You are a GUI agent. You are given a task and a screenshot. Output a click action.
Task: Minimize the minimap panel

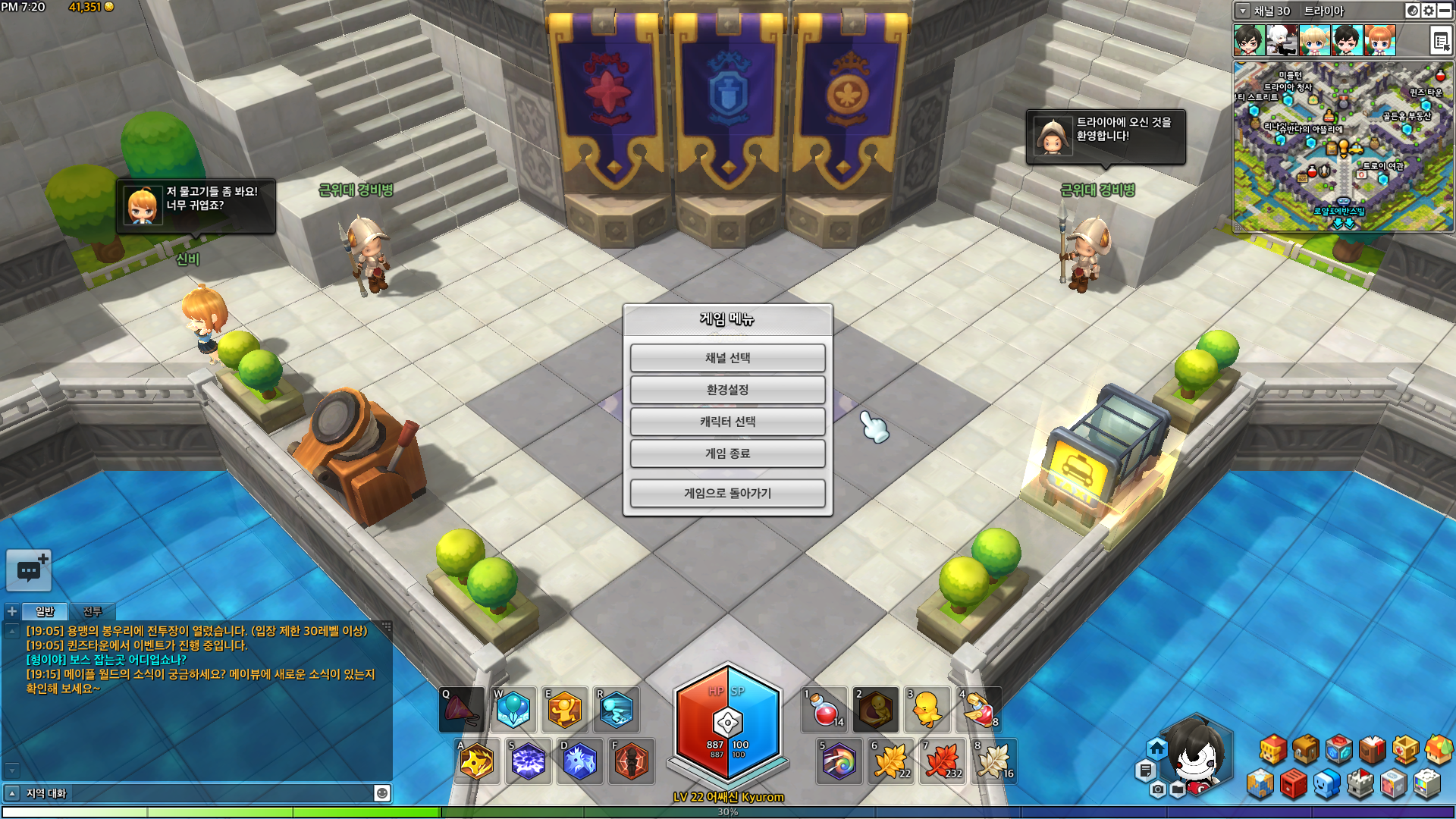[1445, 11]
